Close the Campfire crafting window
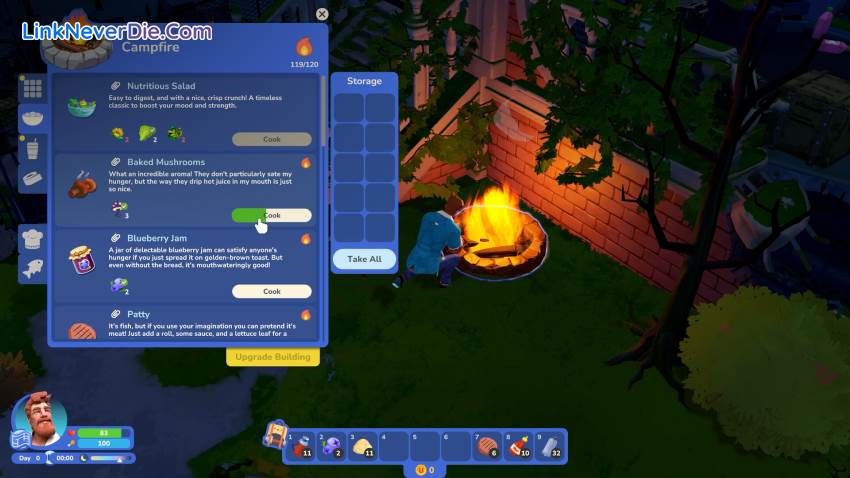Screen dimensions: 850x478 322,14
